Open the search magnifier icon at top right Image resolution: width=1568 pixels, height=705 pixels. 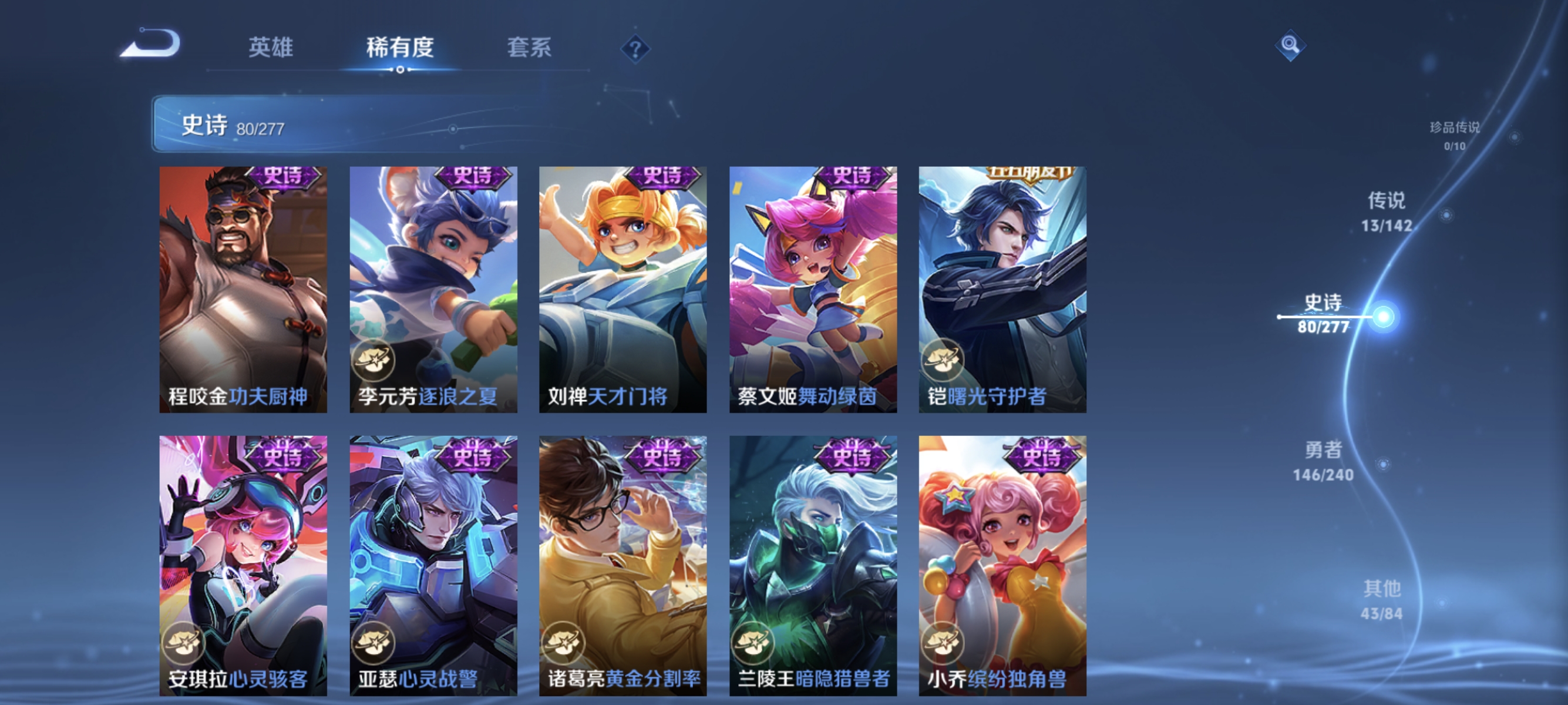pyautogui.click(x=1290, y=45)
